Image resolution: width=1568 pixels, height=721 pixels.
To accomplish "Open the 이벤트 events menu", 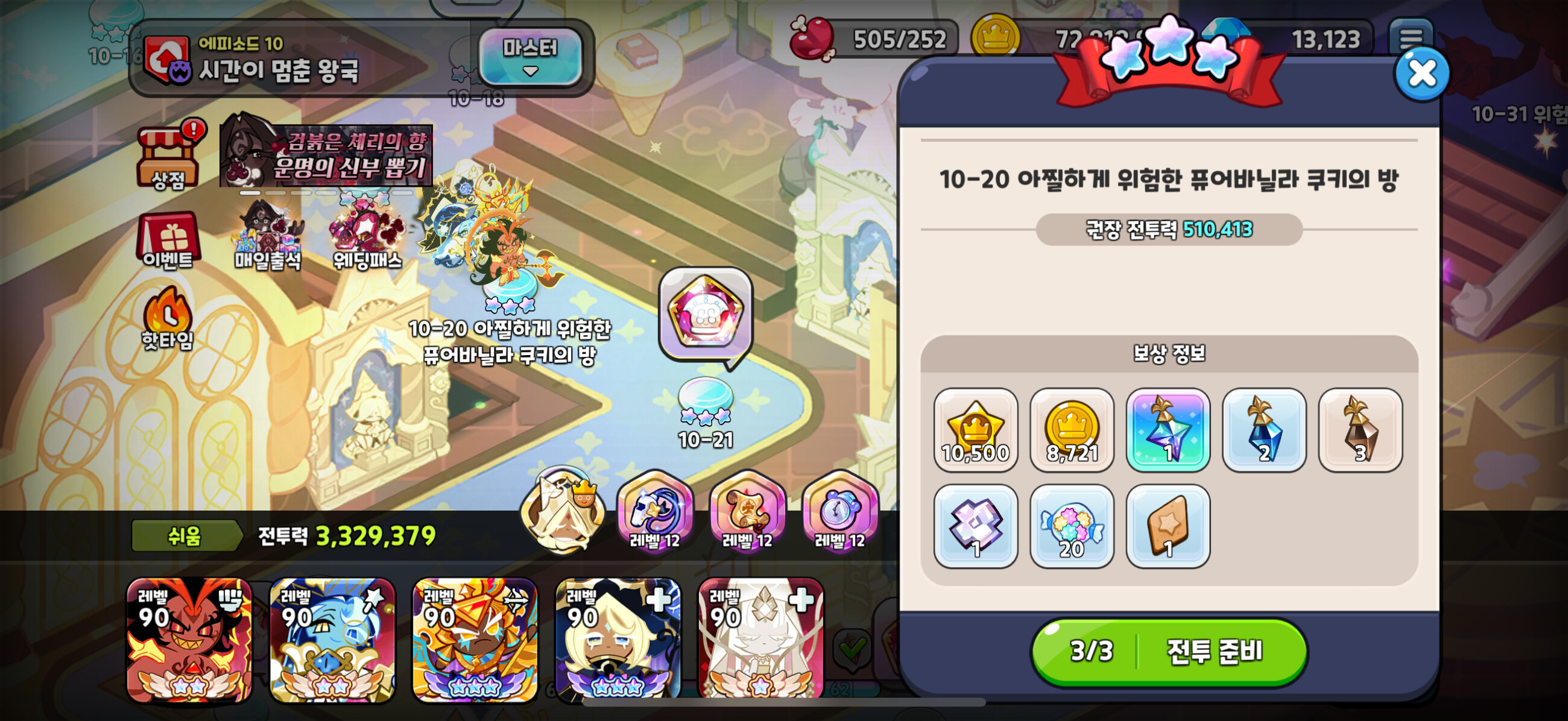I will 168,241.
